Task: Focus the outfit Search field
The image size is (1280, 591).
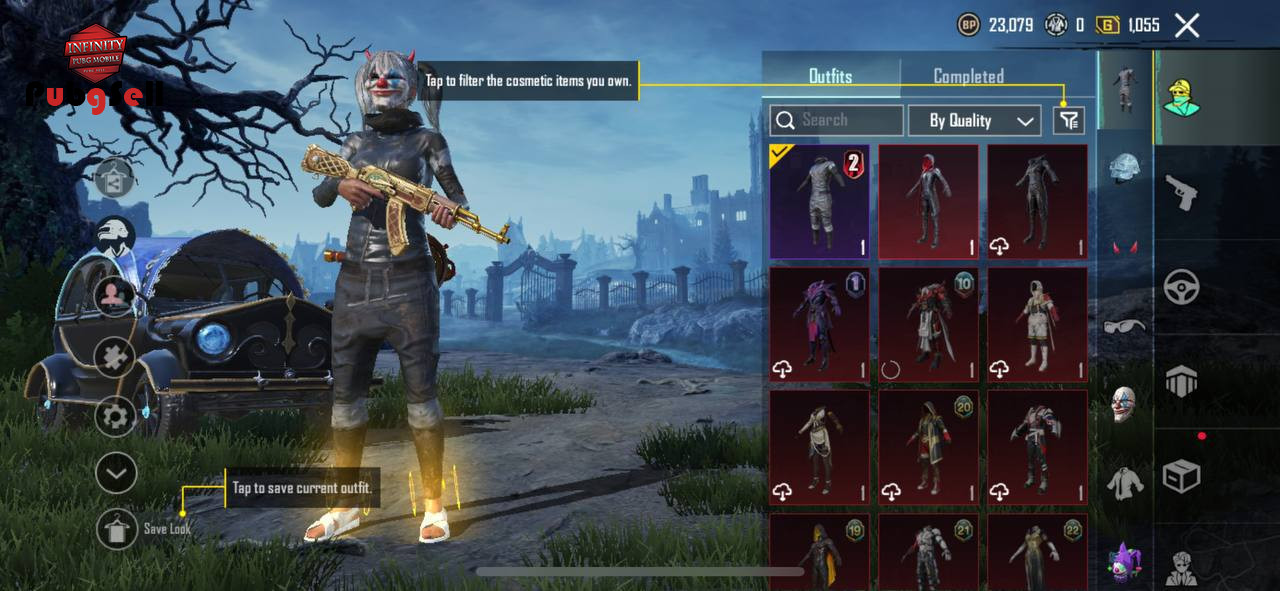Action: pos(837,121)
